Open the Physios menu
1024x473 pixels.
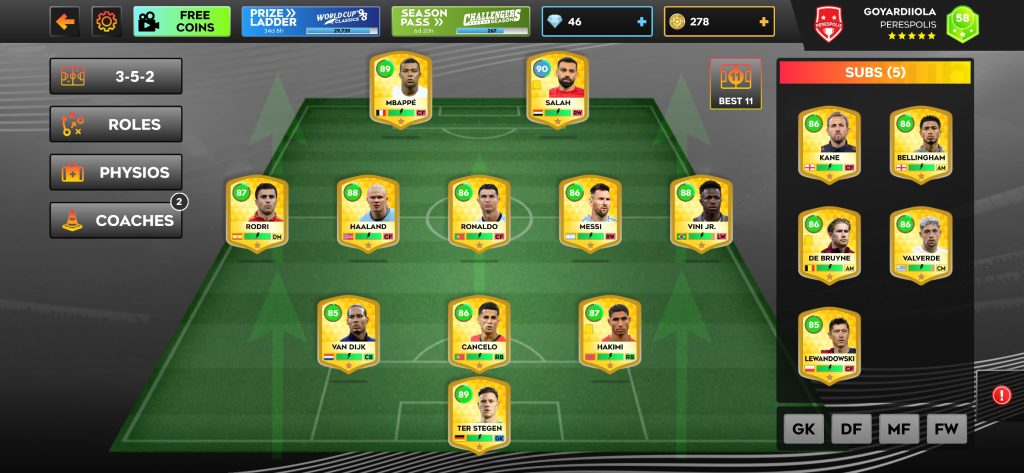[x=116, y=172]
